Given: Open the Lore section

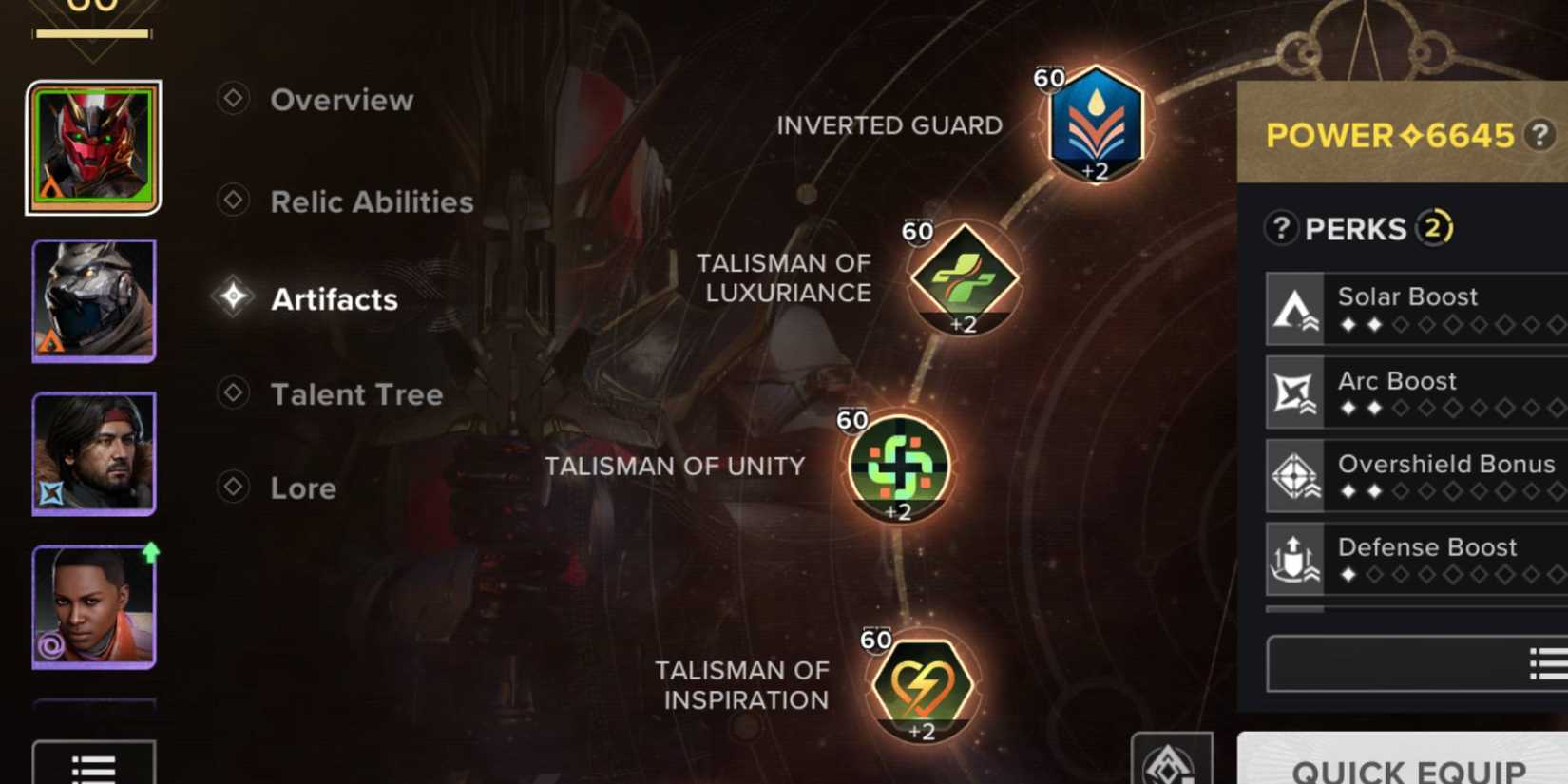Looking at the screenshot, I should 303,488.
